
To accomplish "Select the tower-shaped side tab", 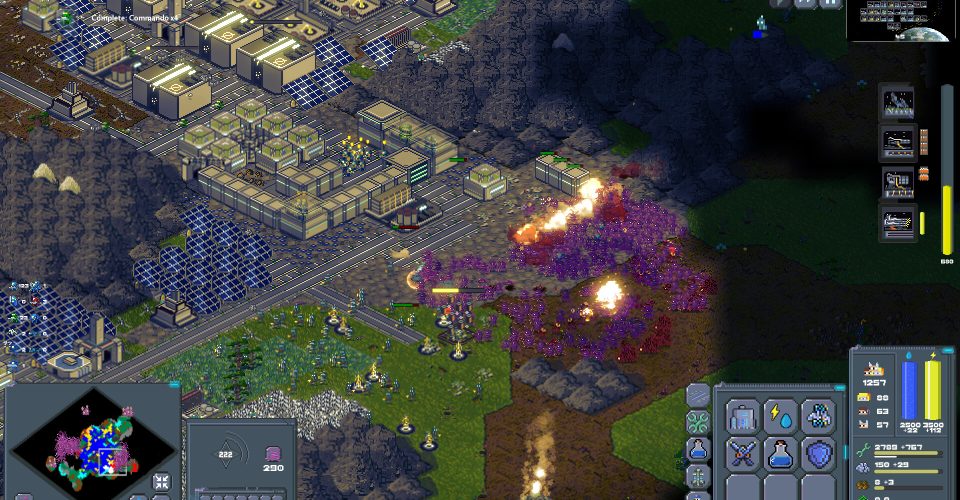I will tap(698, 475).
